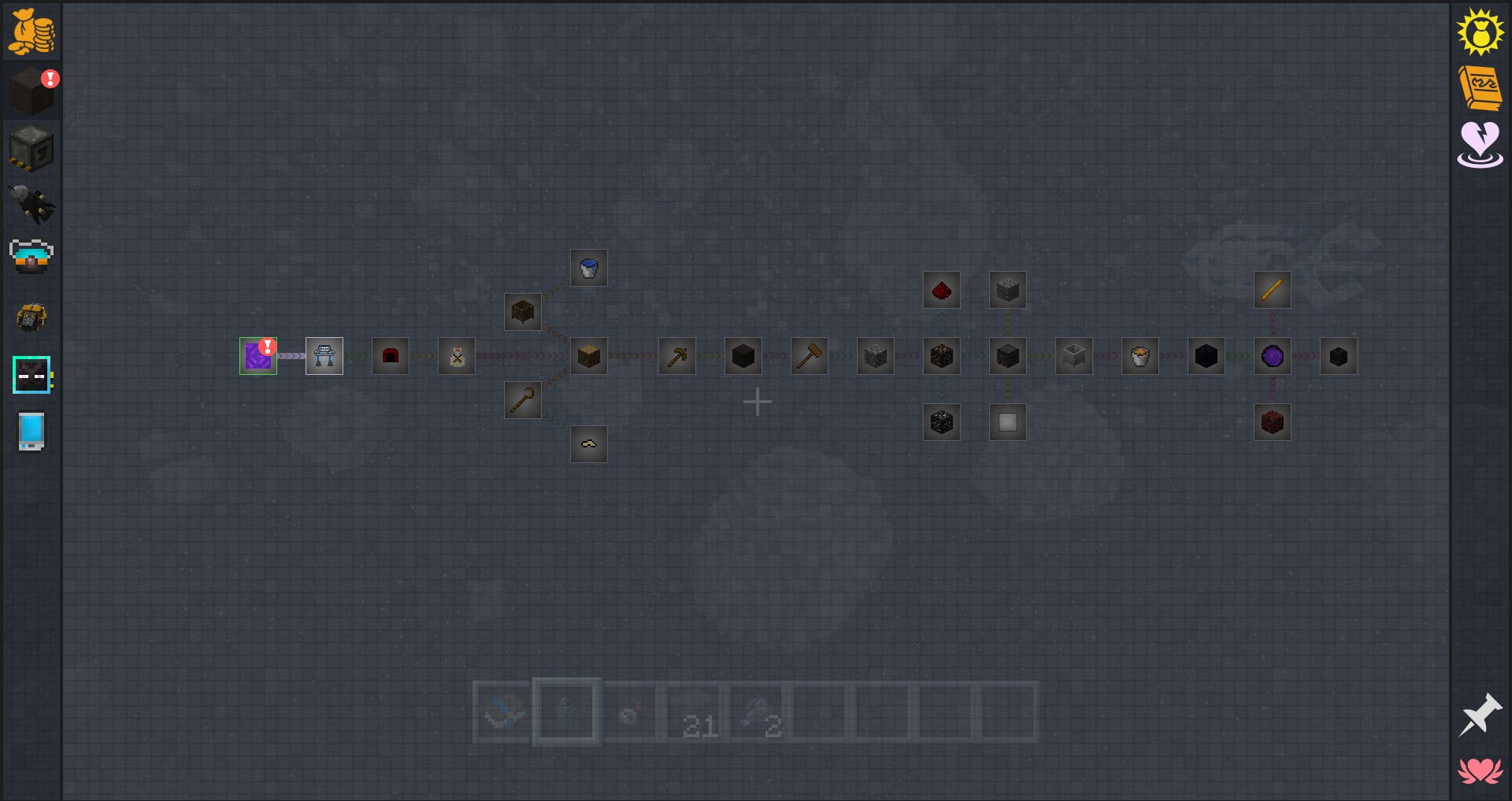
Task: Select the golden rod quest node
Action: click(1273, 290)
